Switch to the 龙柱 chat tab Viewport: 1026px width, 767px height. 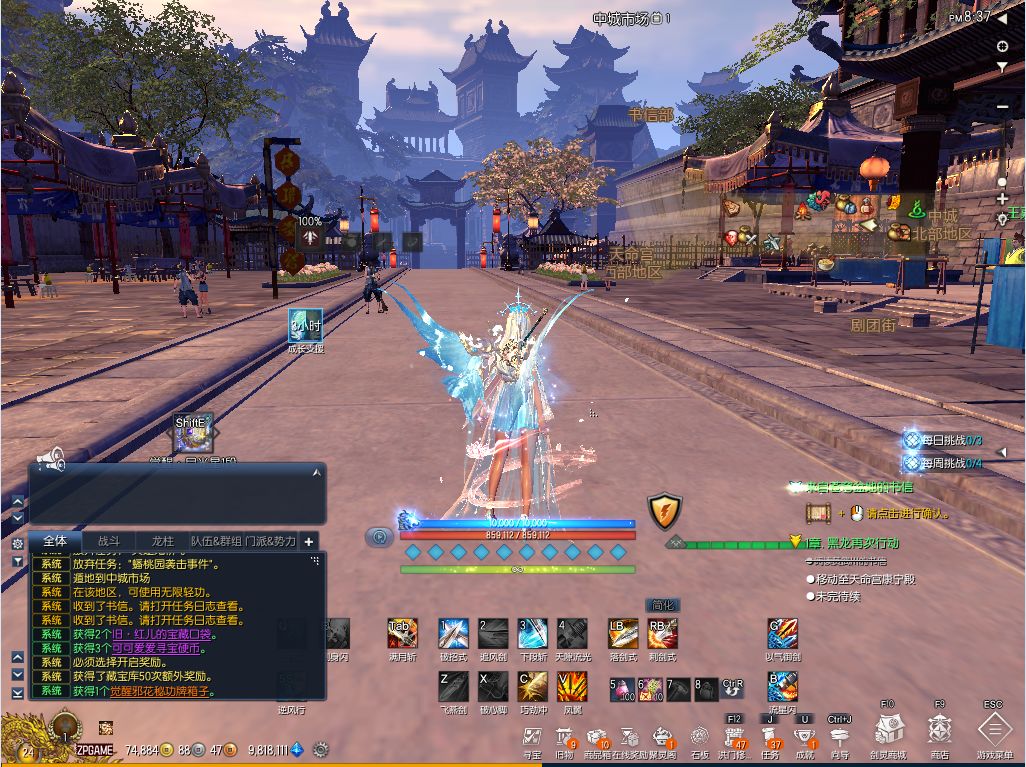point(163,541)
